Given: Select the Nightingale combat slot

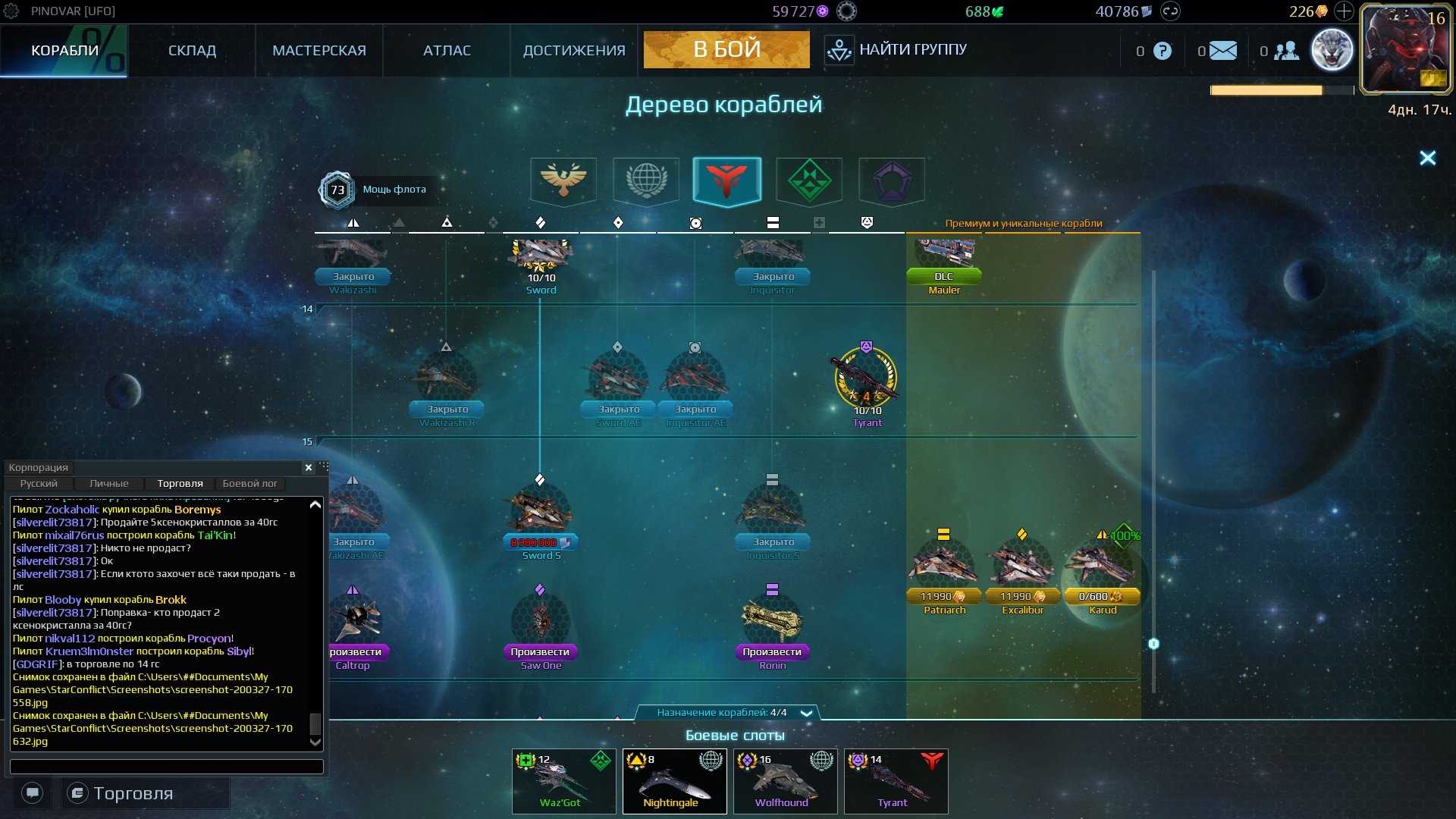Looking at the screenshot, I should (x=674, y=781).
